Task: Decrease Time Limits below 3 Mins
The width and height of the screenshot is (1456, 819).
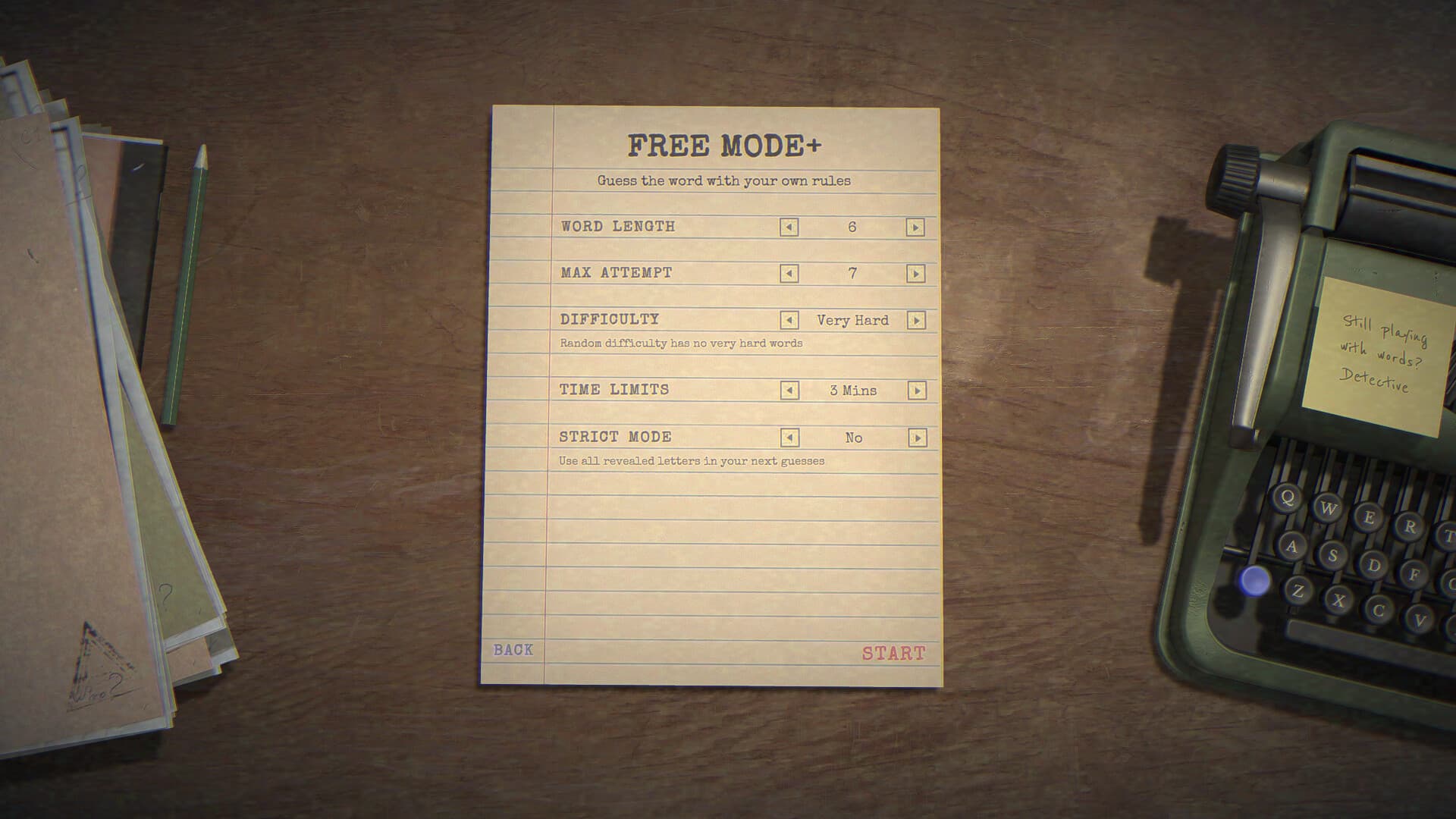Action: 789,391
